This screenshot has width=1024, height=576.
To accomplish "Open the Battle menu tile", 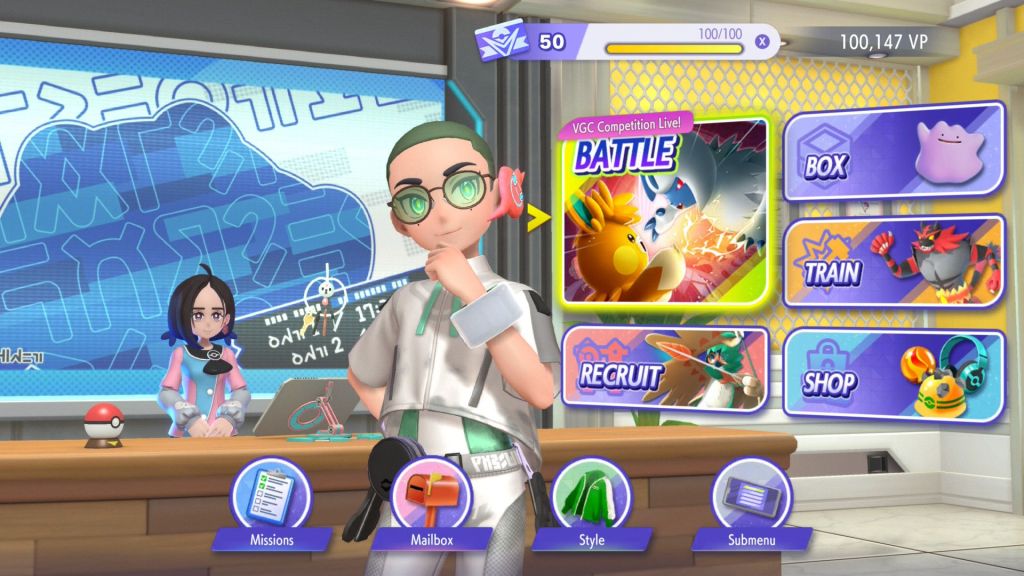I will pos(665,212).
